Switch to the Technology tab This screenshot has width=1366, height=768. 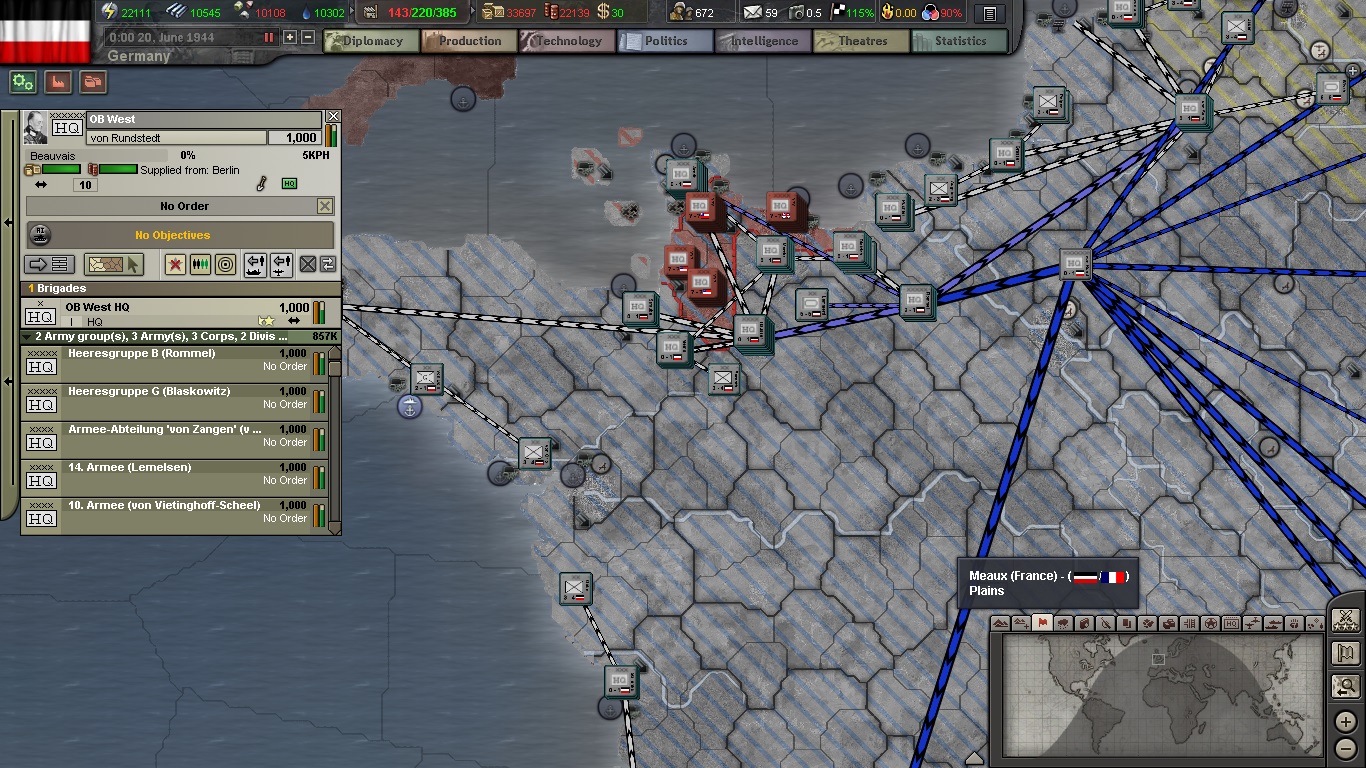tap(567, 41)
